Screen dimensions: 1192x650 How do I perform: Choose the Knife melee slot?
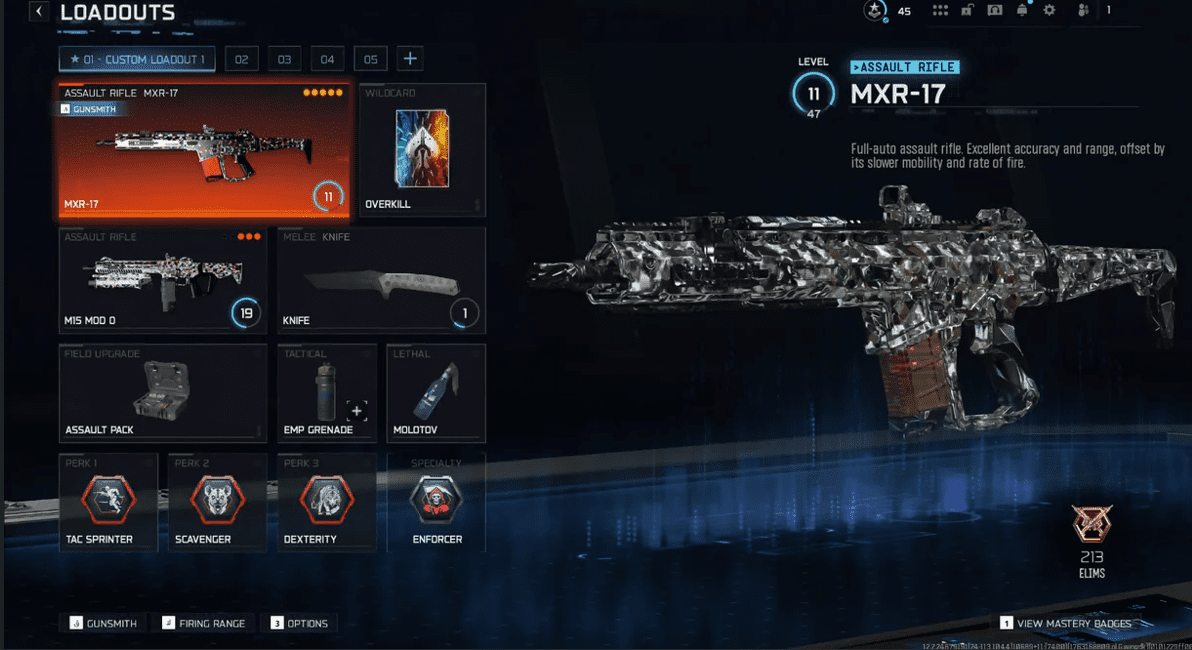tap(381, 280)
